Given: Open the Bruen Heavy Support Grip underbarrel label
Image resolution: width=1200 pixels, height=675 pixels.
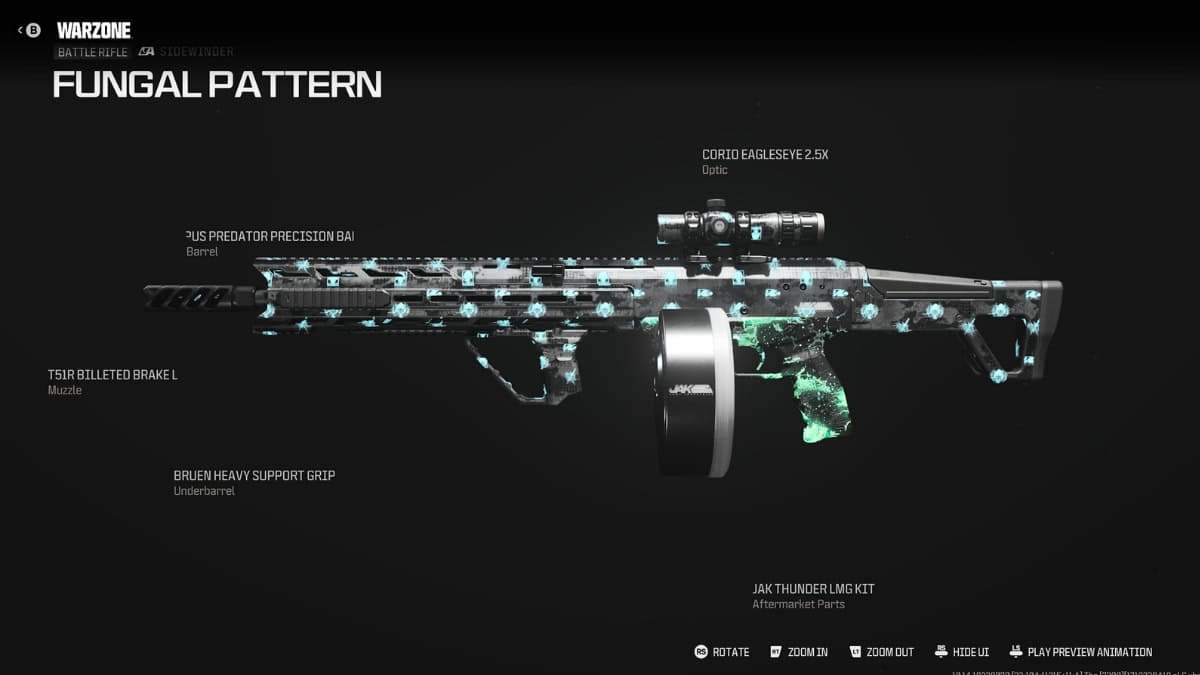Looking at the screenshot, I should click(x=254, y=476).
